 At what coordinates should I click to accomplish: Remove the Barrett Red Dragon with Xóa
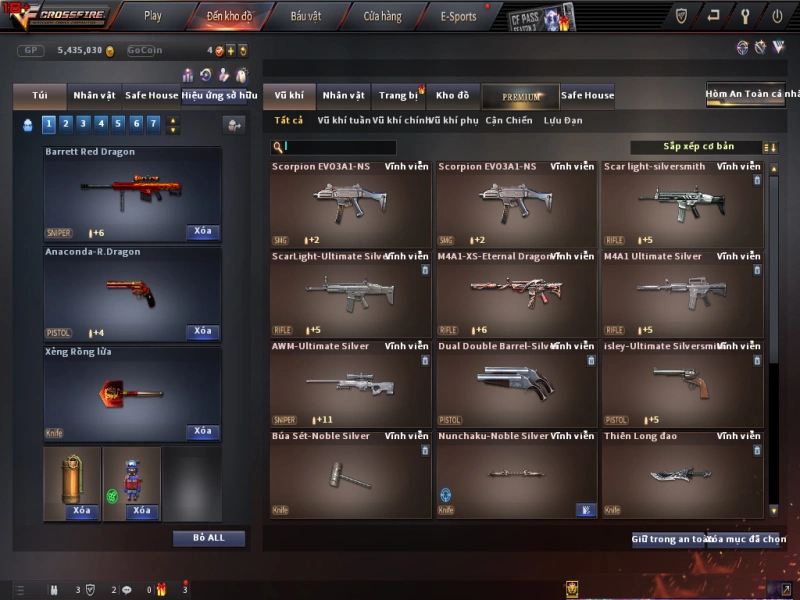(203, 232)
